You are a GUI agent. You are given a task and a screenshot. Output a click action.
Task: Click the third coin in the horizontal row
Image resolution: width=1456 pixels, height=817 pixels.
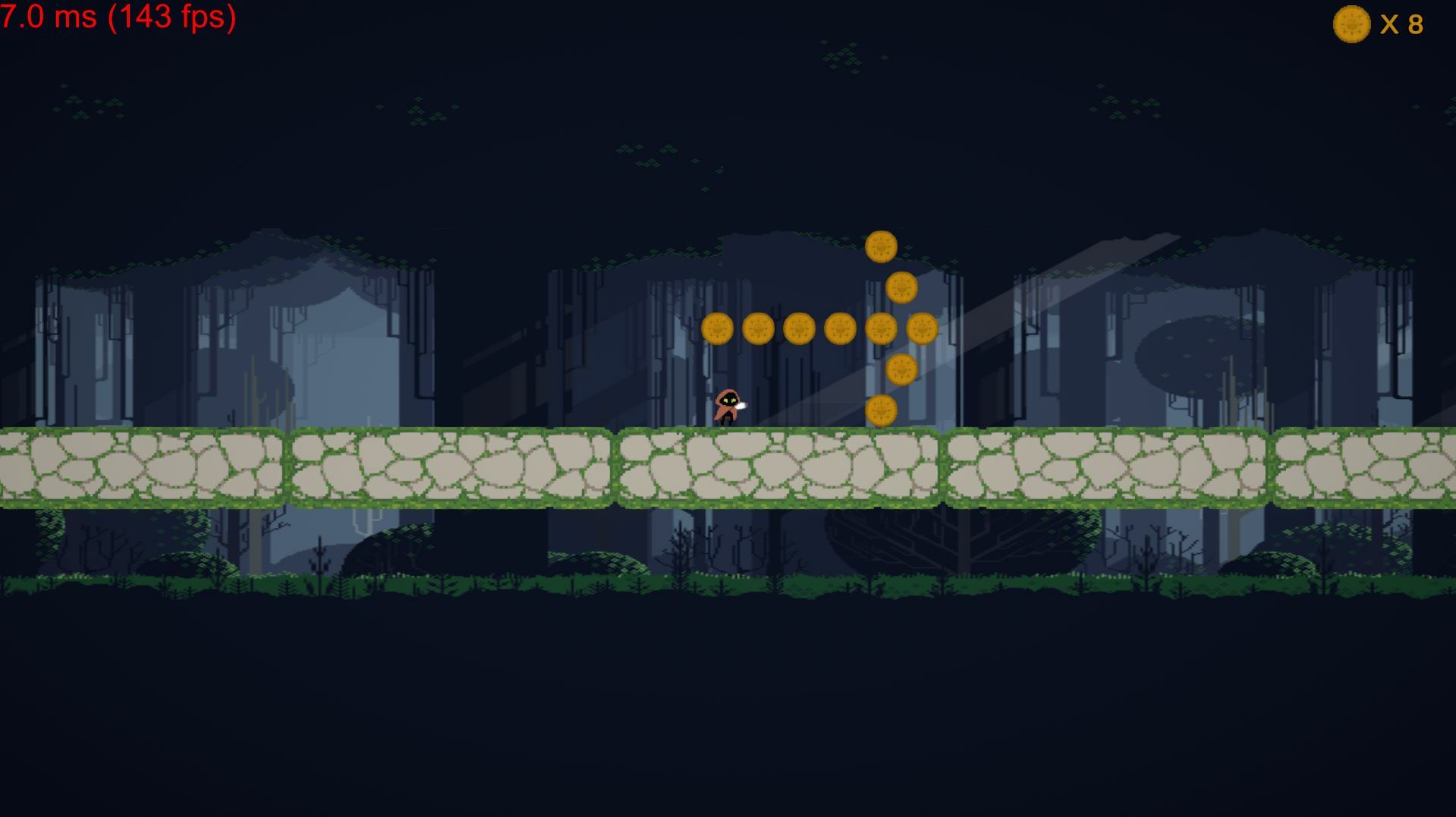[x=800, y=329]
